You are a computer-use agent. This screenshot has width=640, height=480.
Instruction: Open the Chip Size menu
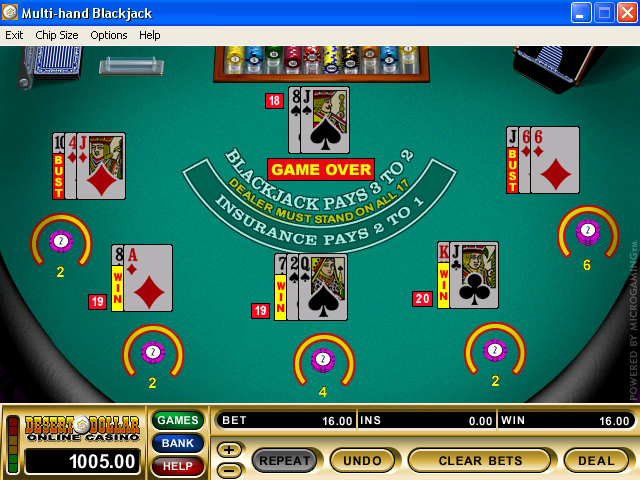(56, 35)
